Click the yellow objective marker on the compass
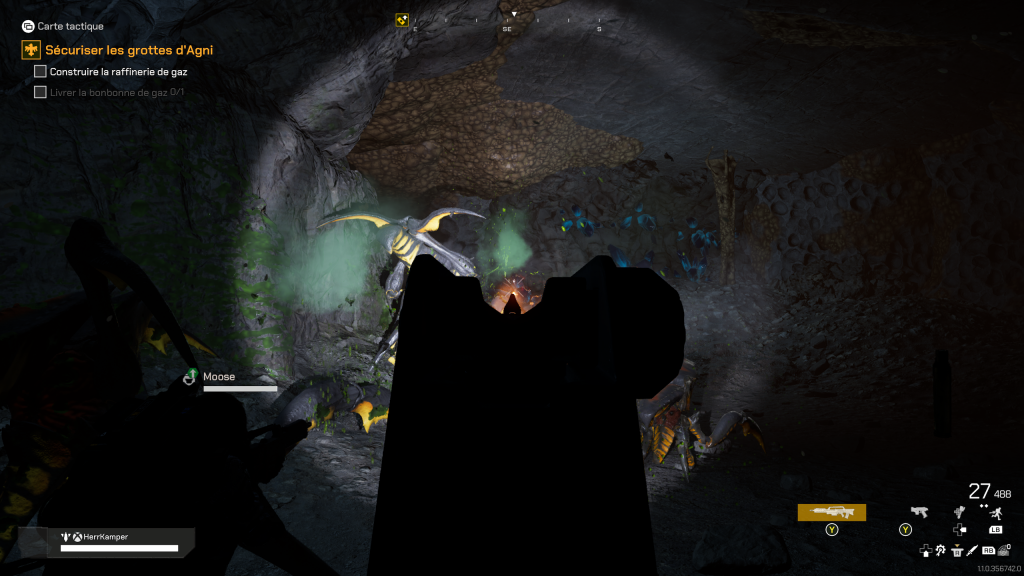This screenshot has width=1024, height=576. point(402,19)
